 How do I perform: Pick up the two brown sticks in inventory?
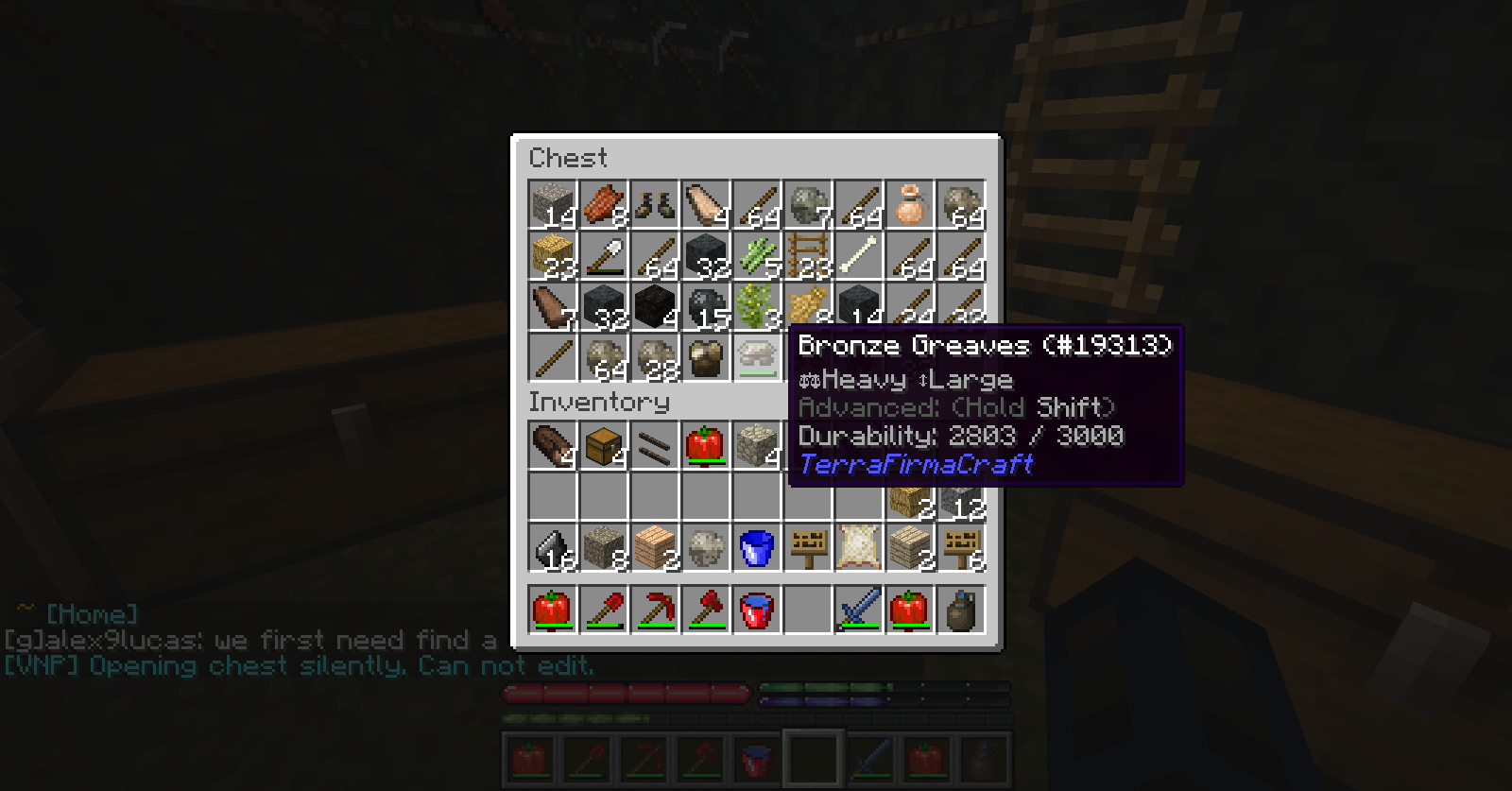point(655,445)
